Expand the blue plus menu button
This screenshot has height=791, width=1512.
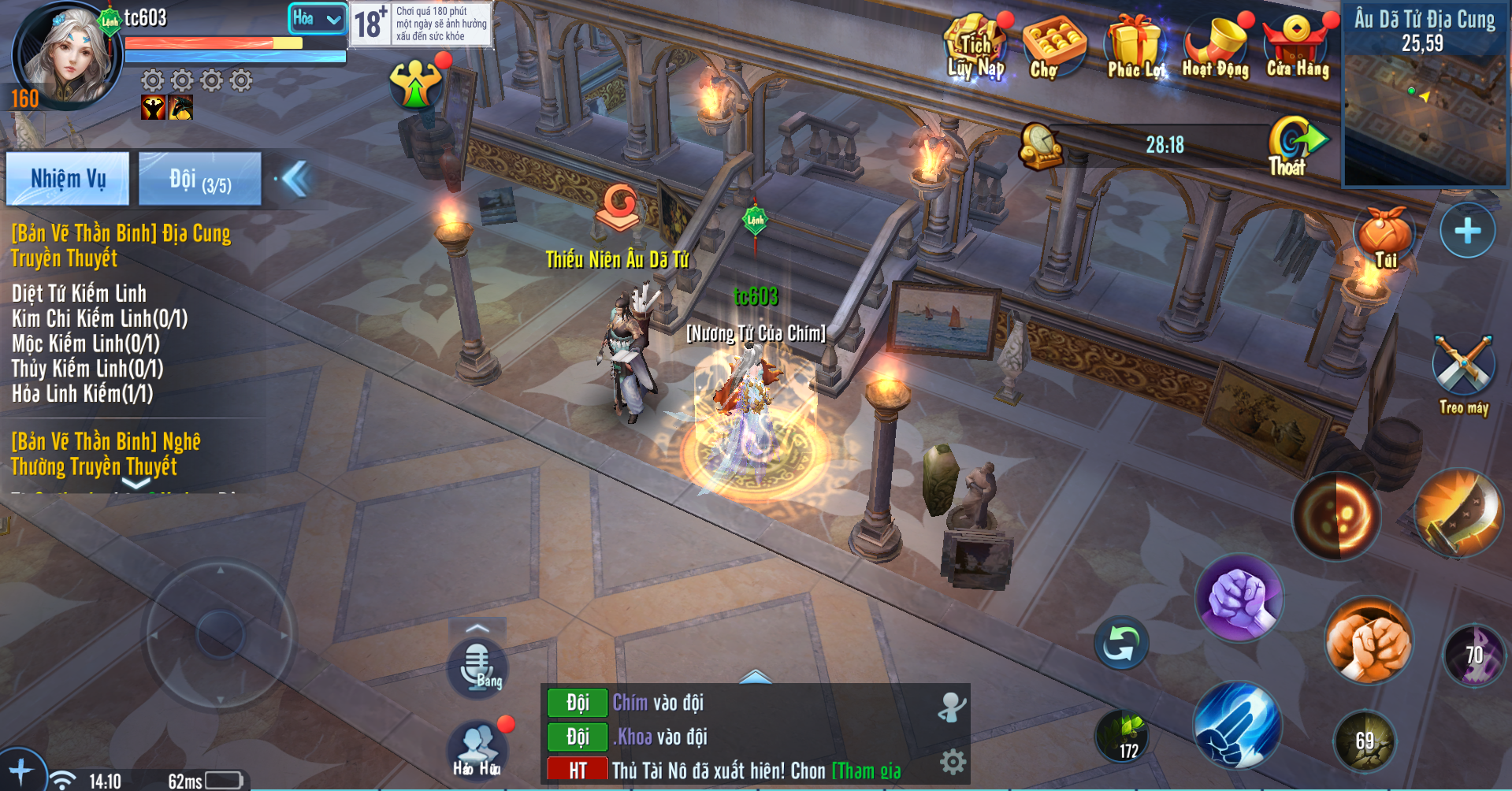pos(1467,231)
